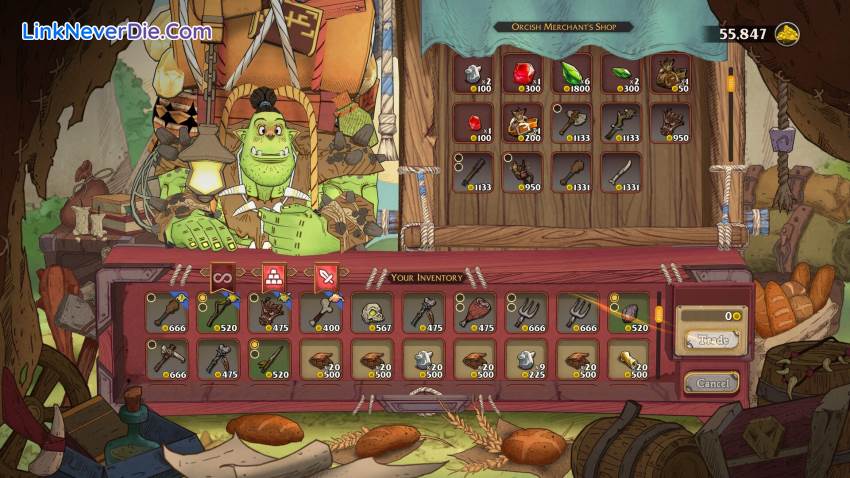
Task: Select the meat leg in your inventory
Action: (x=476, y=313)
